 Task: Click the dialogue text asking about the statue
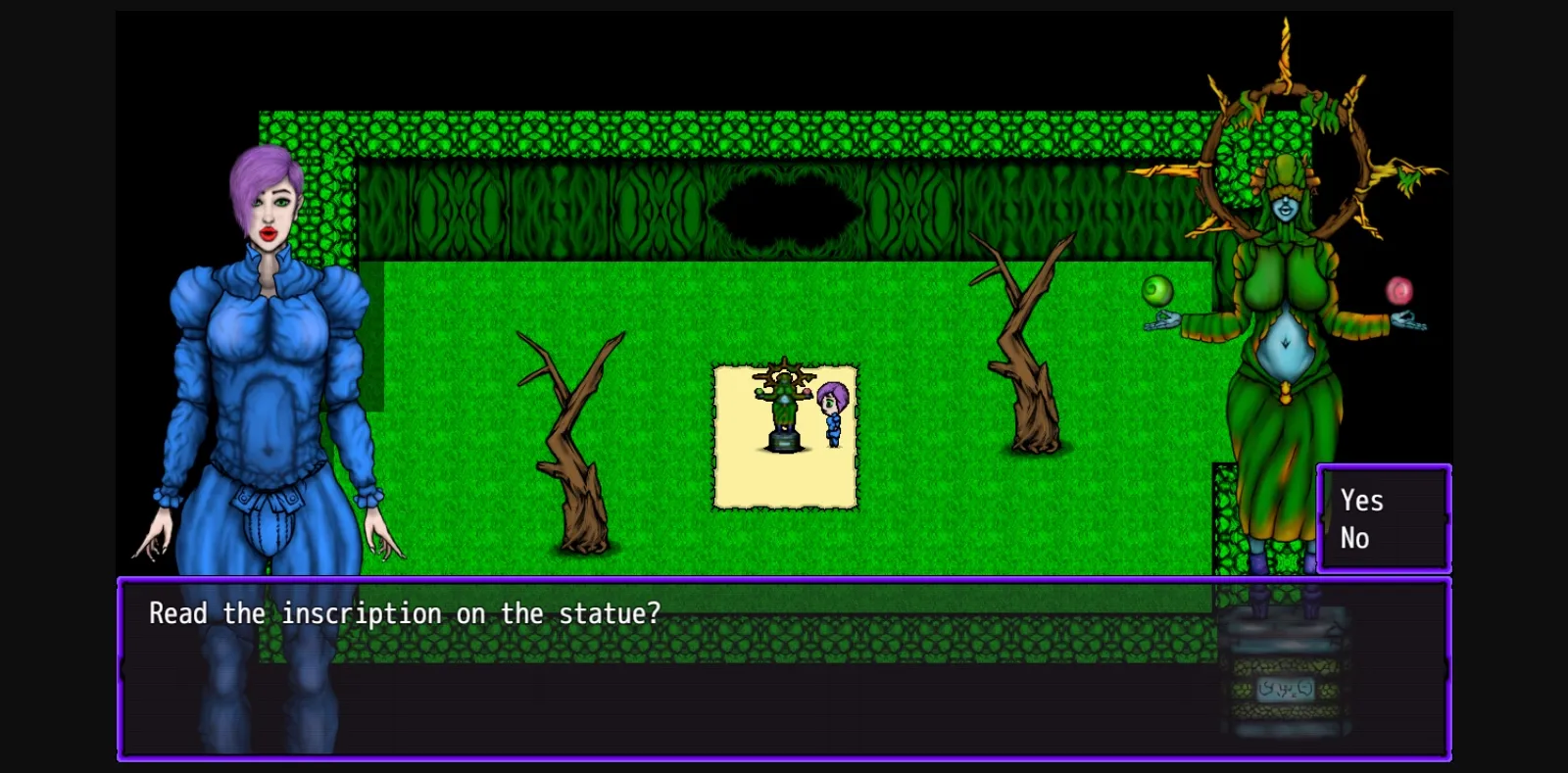click(404, 613)
